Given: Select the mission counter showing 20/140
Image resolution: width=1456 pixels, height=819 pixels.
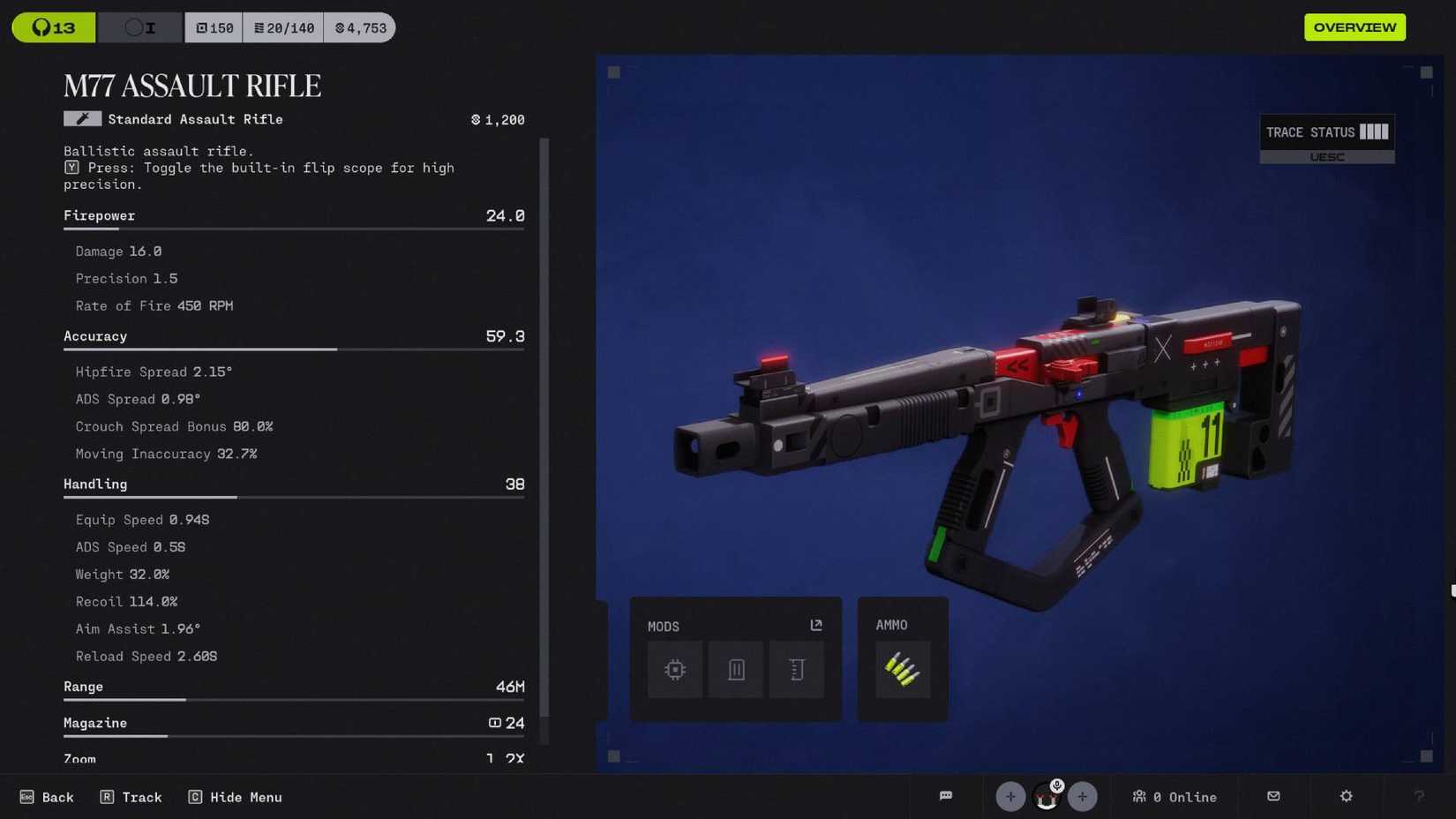Looking at the screenshot, I should (282, 27).
